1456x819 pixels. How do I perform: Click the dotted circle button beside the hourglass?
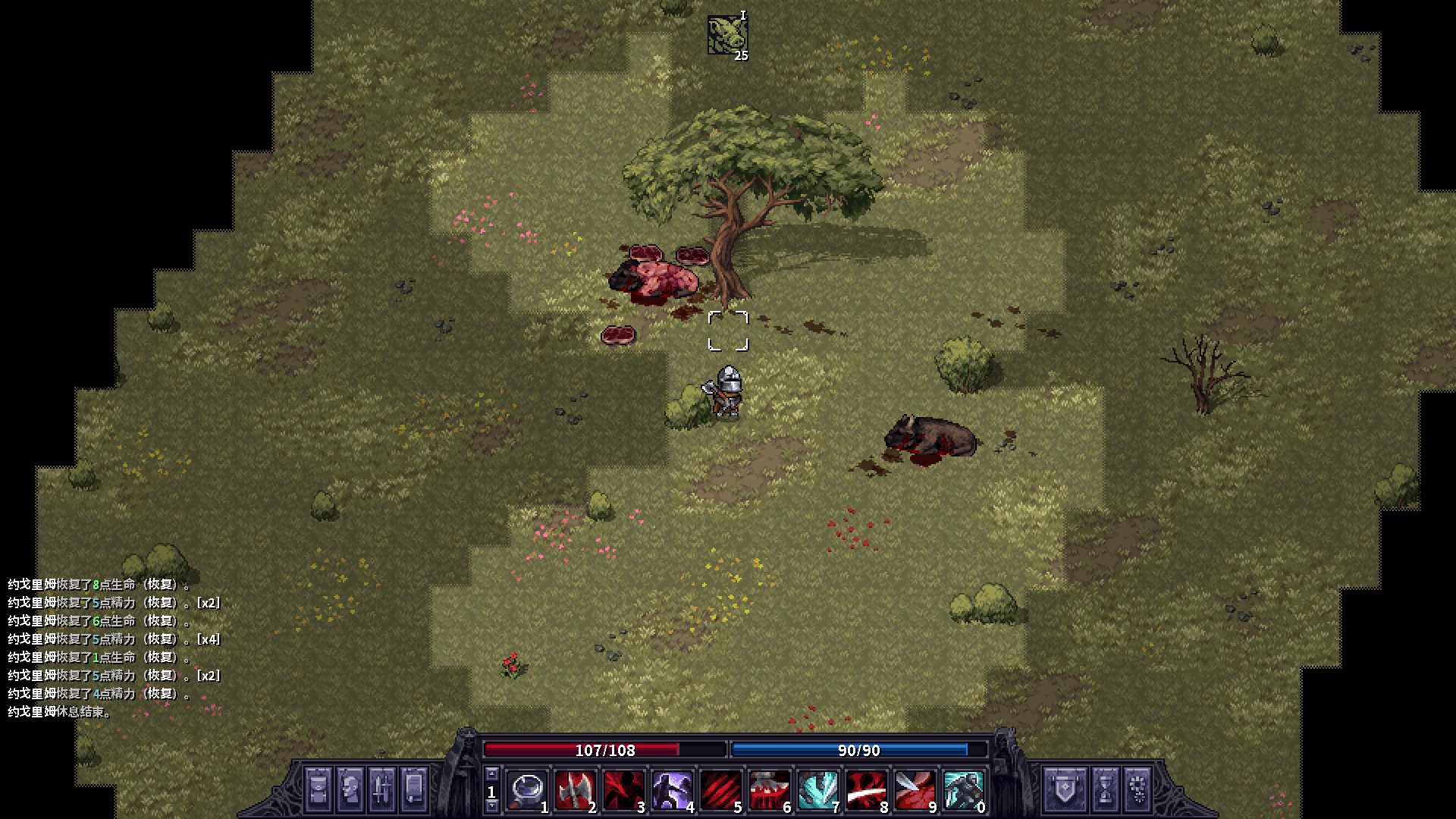click(1137, 789)
